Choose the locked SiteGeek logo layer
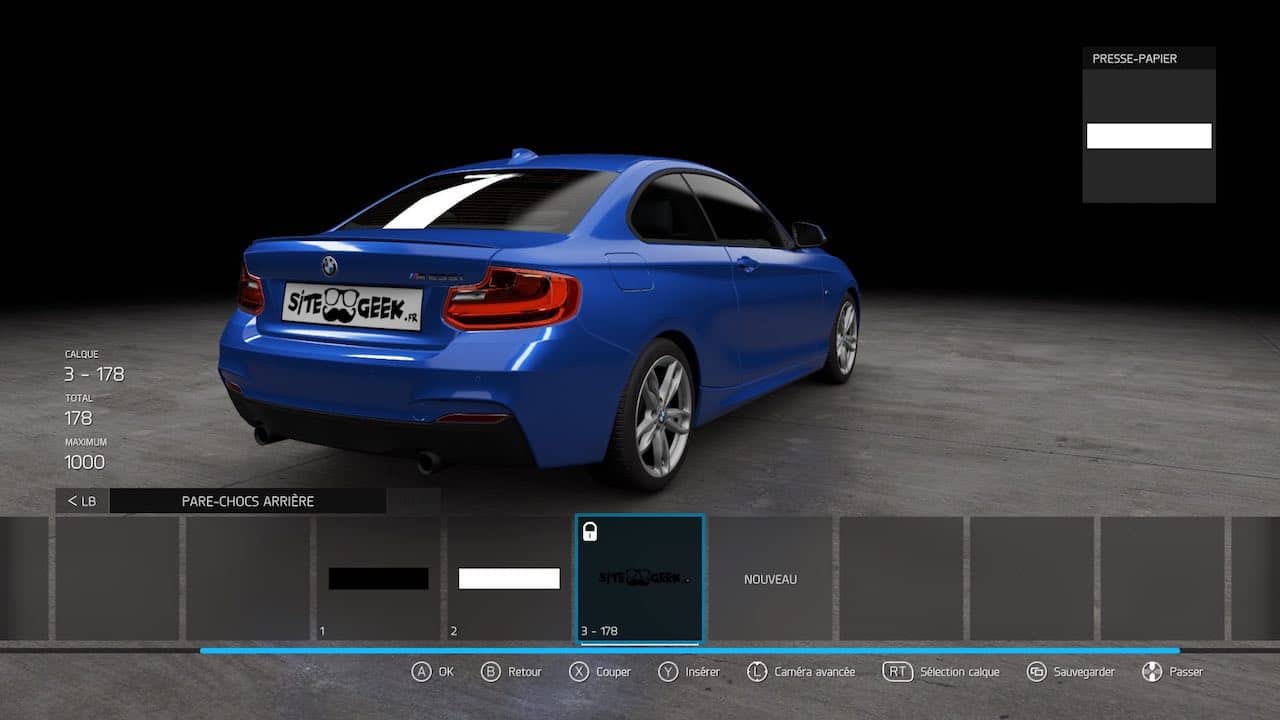Image resolution: width=1280 pixels, height=720 pixels. pos(640,579)
